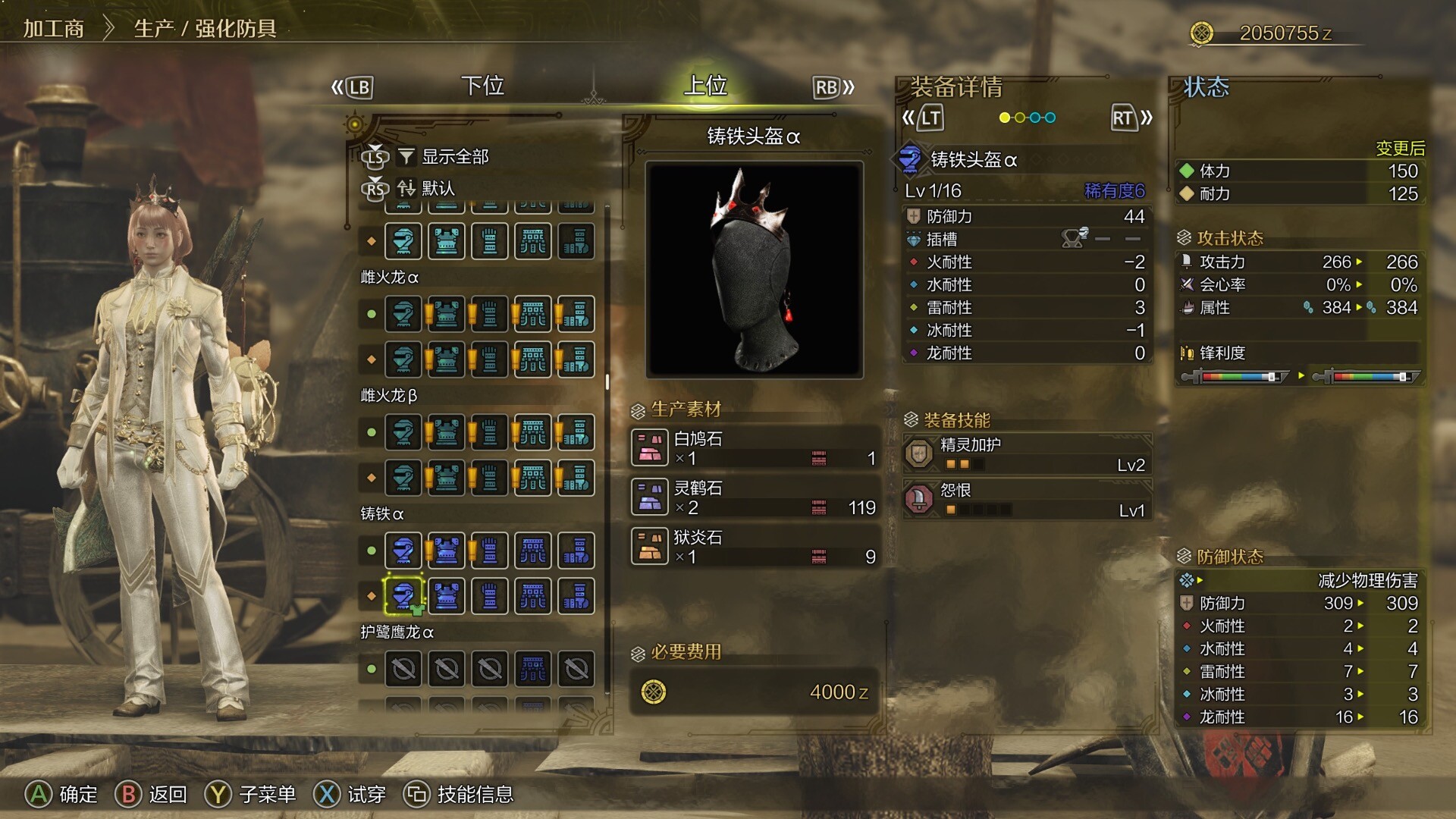
Task: Choose the 铸铁α chest armor in the circle-marked row
Action: [x=447, y=551]
